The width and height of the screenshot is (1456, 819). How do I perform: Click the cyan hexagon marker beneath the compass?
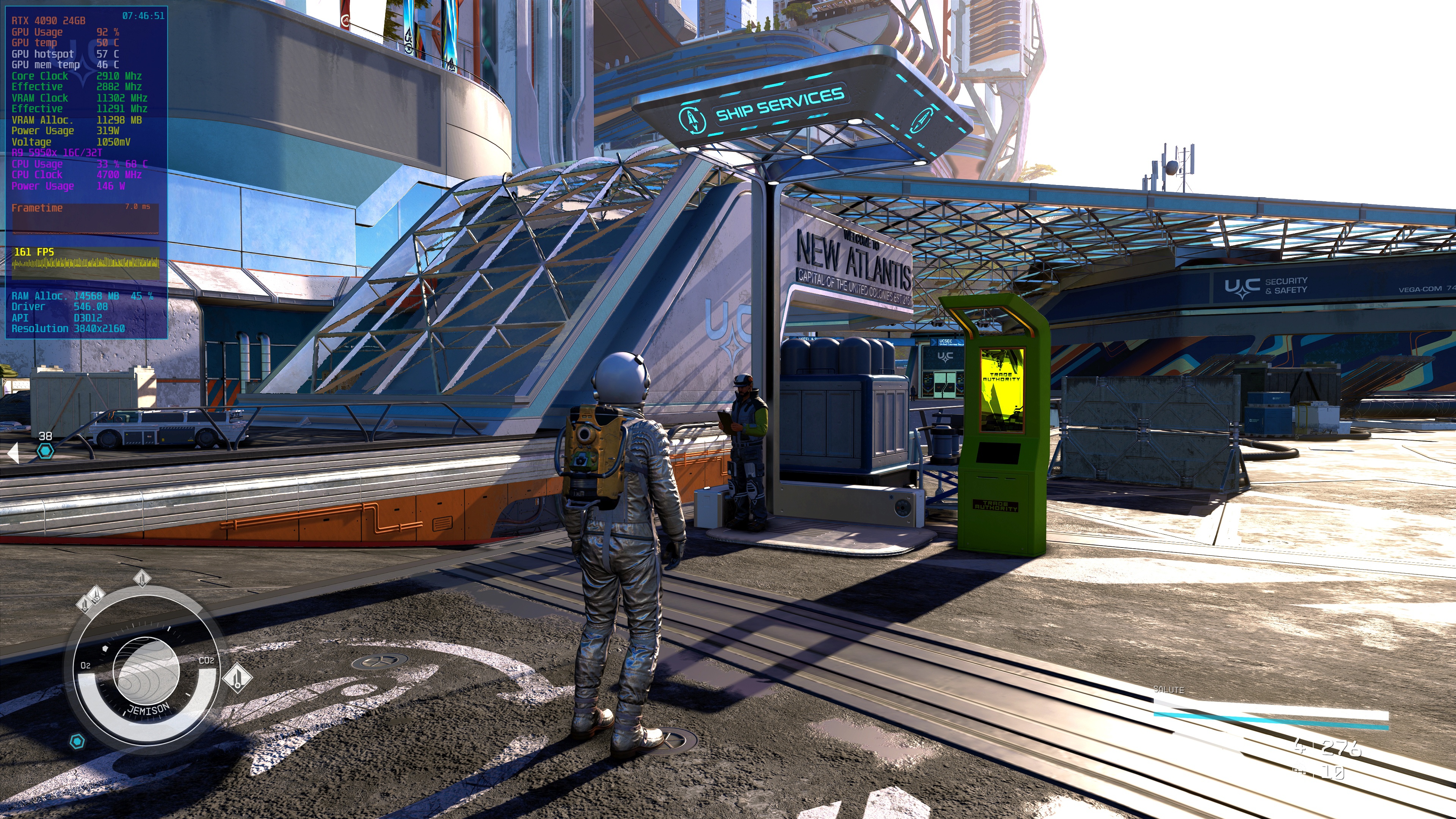77,741
